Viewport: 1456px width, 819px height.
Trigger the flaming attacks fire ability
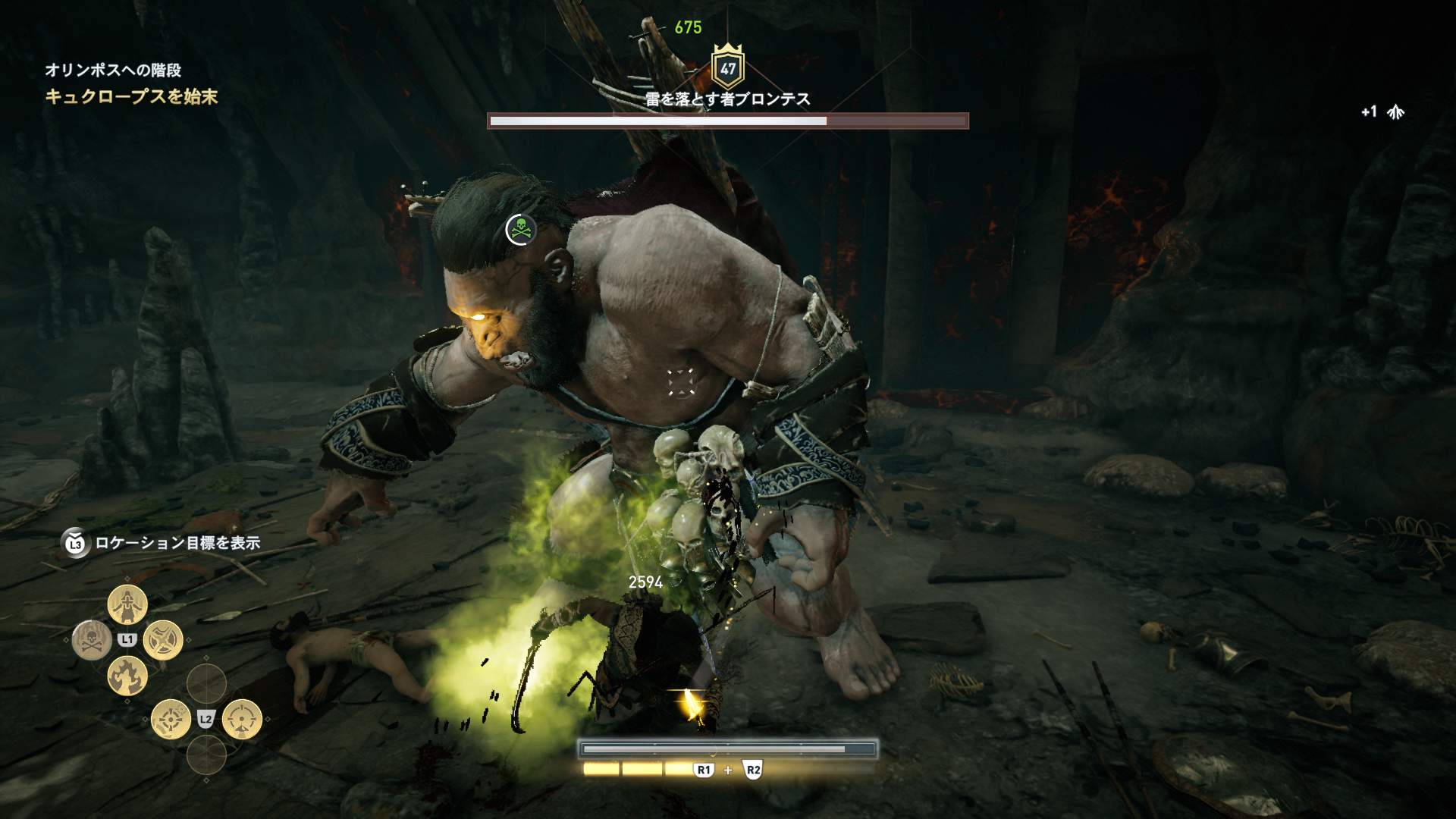tap(127, 676)
